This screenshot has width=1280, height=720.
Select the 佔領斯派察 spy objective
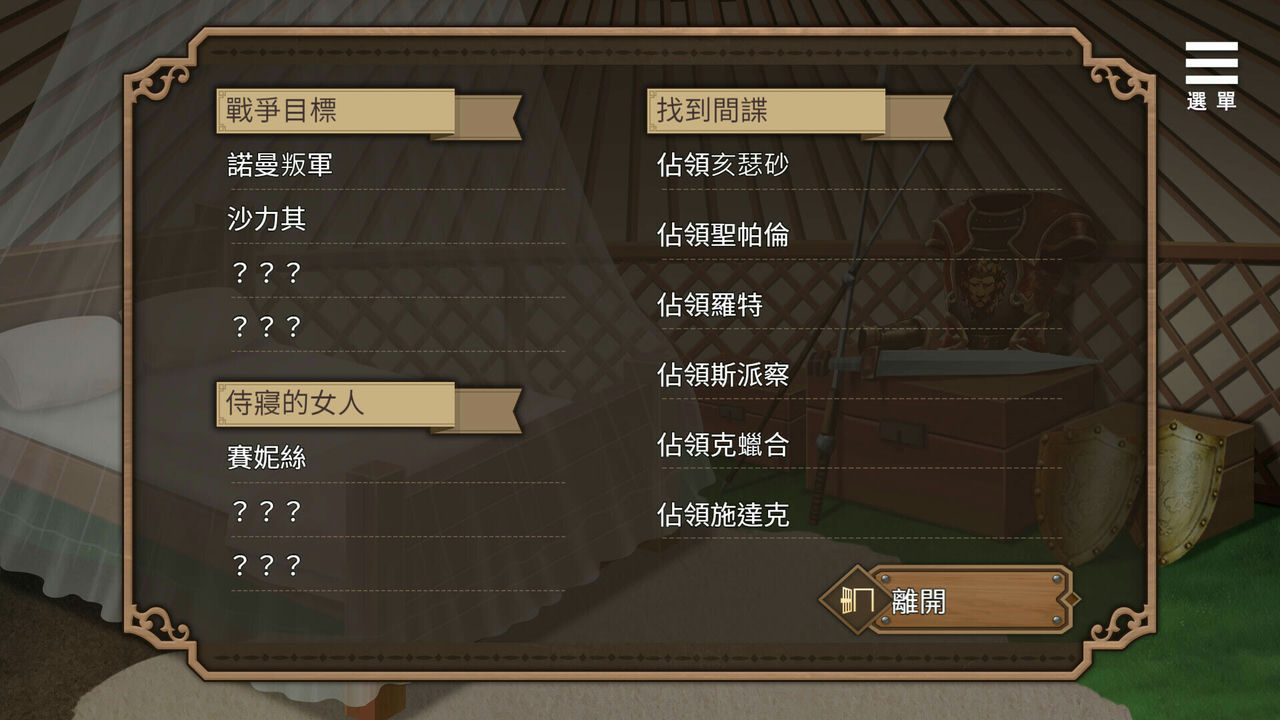click(723, 376)
